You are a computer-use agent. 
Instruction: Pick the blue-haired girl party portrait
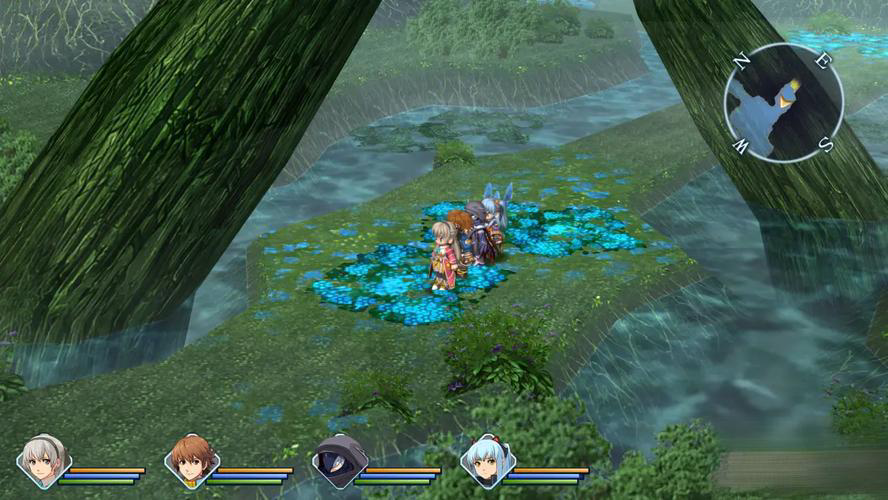[x=487, y=461]
